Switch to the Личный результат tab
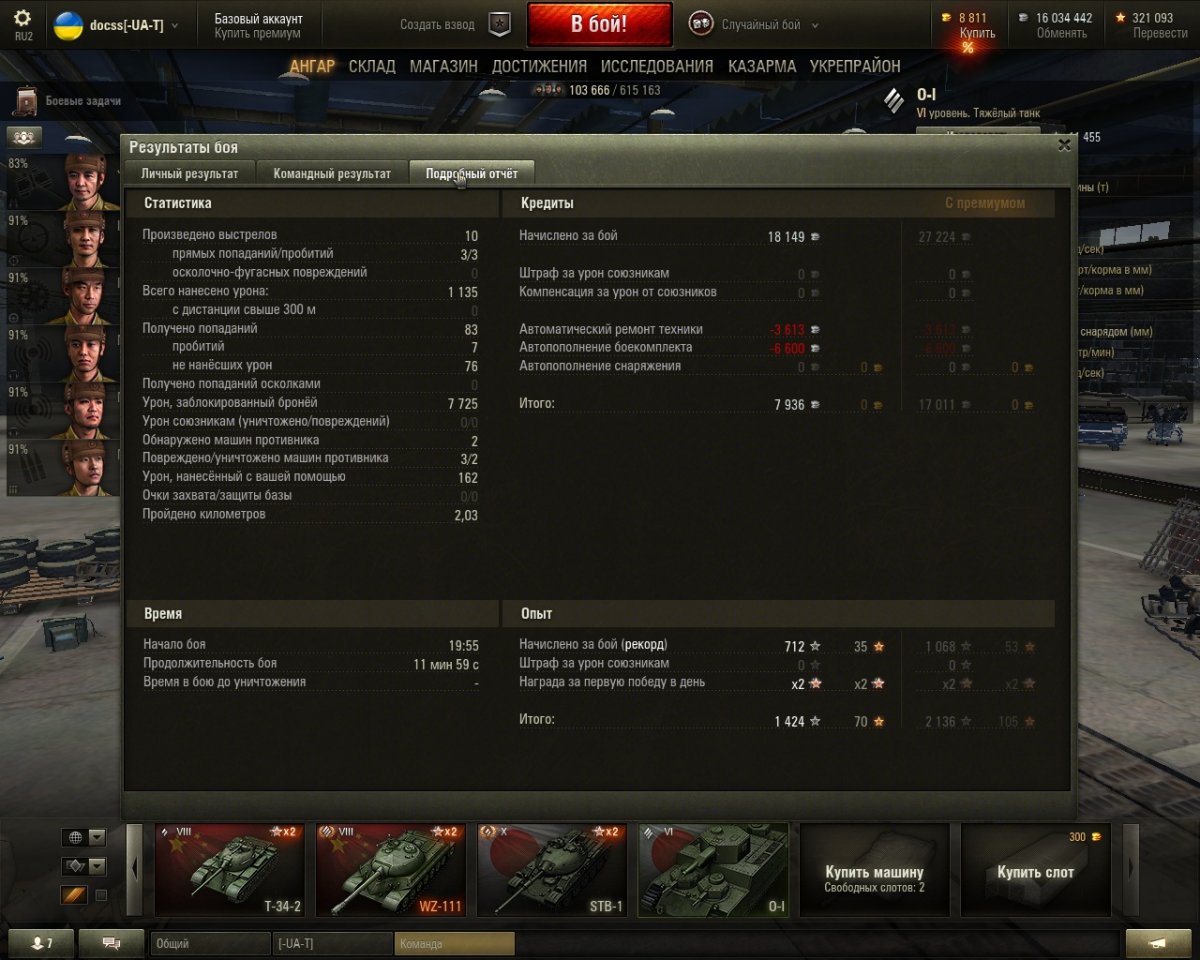 click(189, 173)
